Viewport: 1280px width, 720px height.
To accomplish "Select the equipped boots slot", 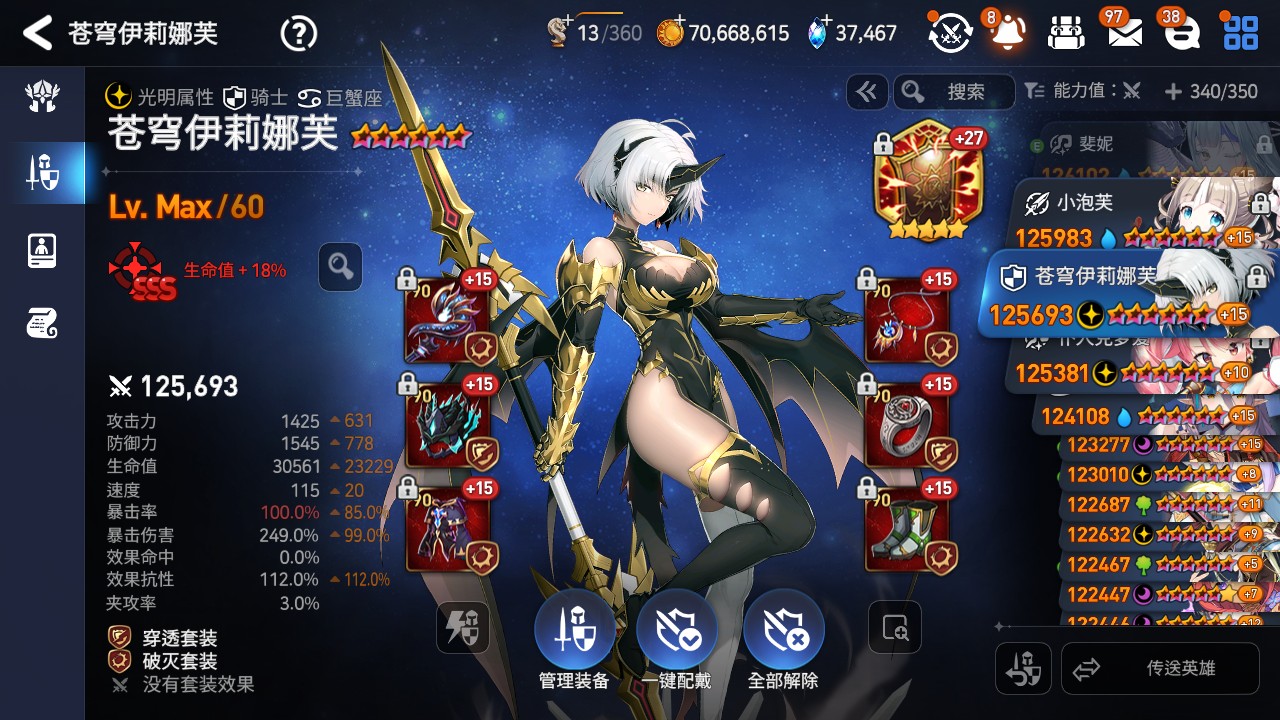I will click(x=906, y=528).
